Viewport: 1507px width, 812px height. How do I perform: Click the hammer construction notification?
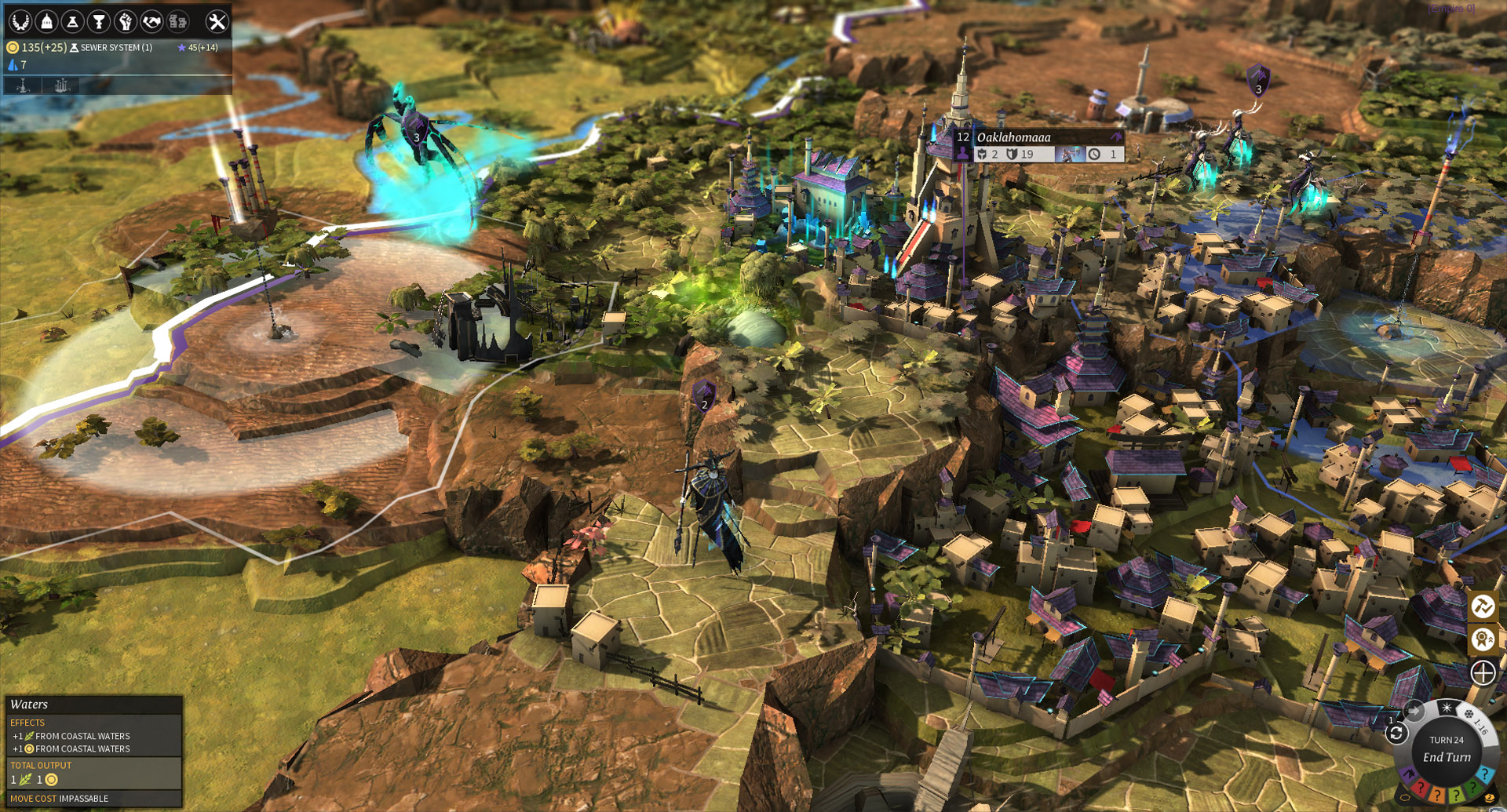[x=1483, y=606]
